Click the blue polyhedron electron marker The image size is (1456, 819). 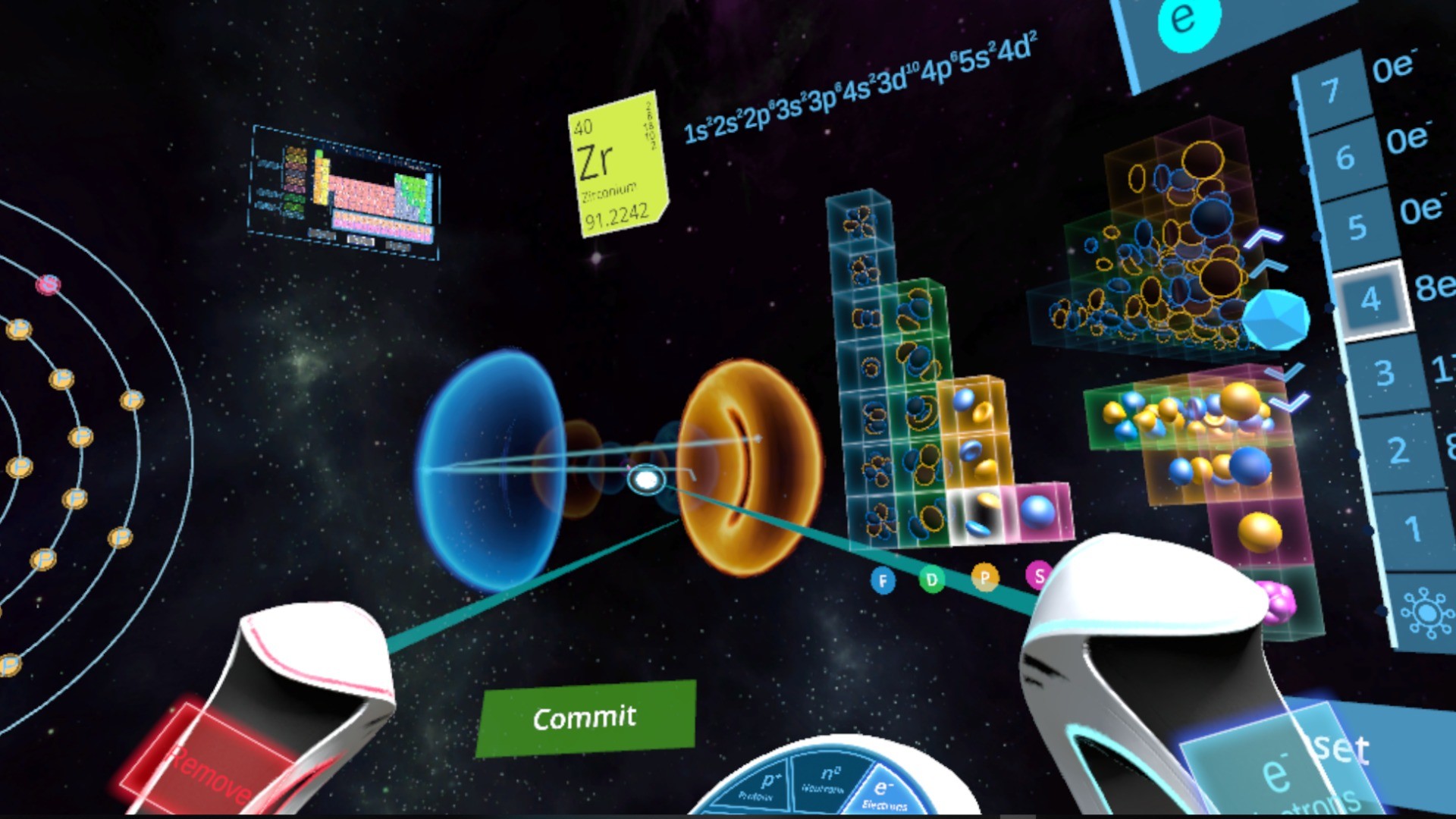tap(1276, 320)
